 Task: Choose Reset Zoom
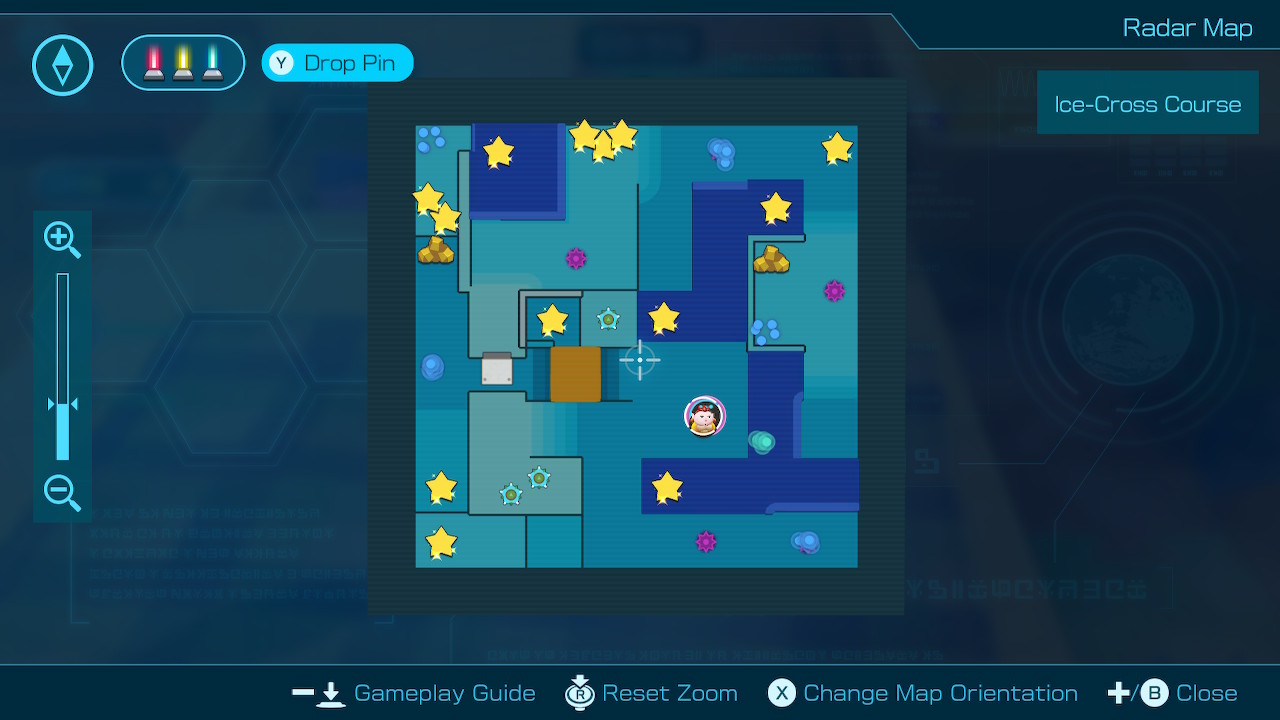click(651, 693)
